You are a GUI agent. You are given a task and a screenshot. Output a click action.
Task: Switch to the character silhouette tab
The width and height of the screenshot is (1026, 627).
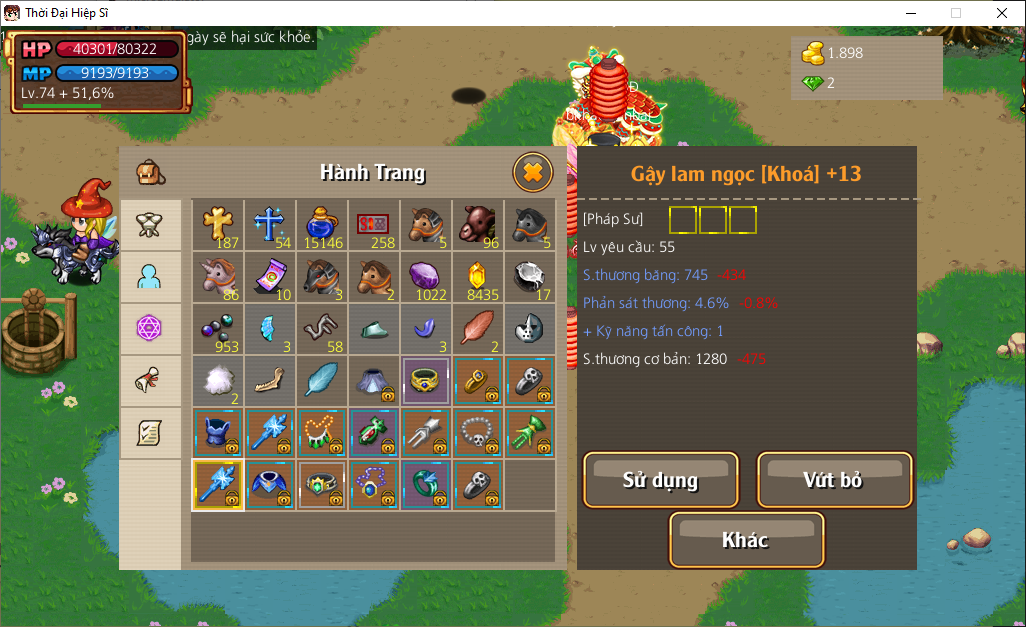coord(150,276)
